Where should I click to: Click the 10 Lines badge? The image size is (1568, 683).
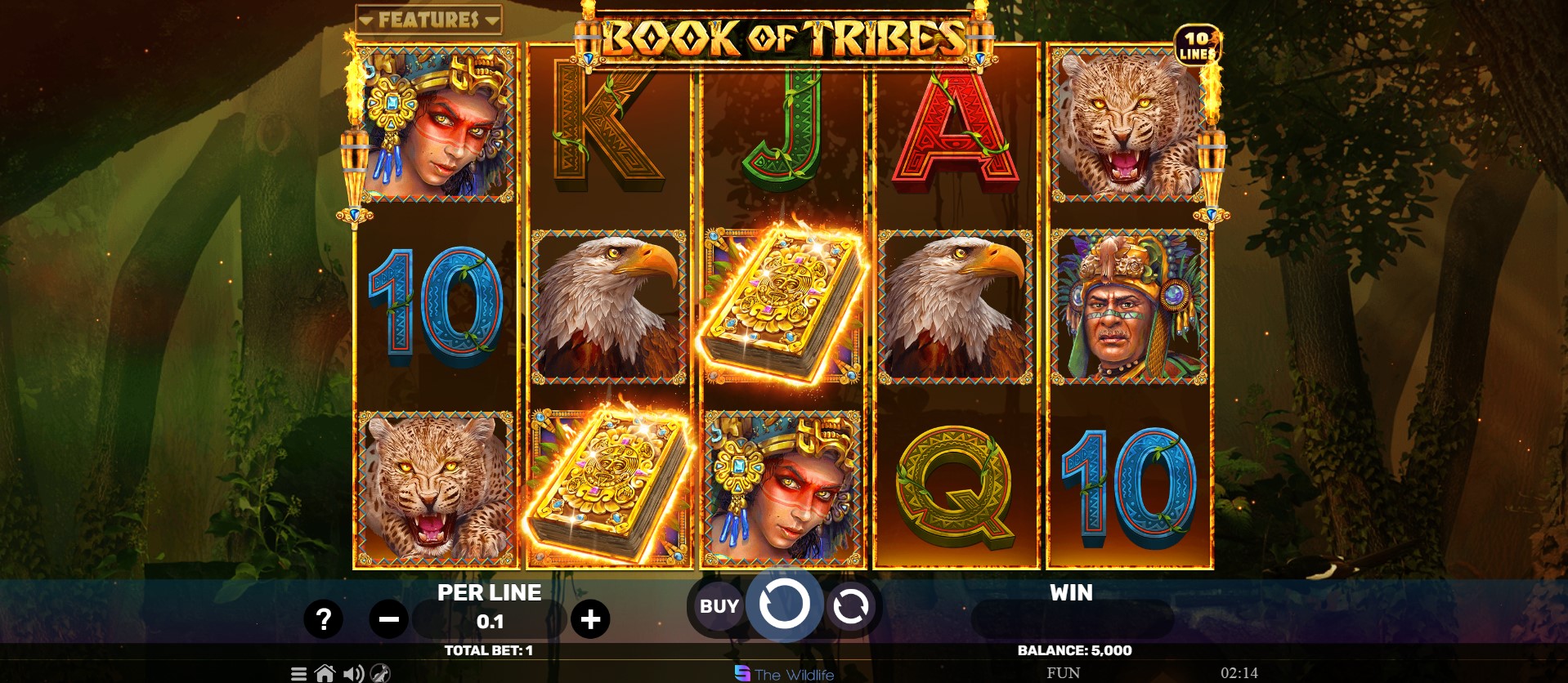[1197, 46]
